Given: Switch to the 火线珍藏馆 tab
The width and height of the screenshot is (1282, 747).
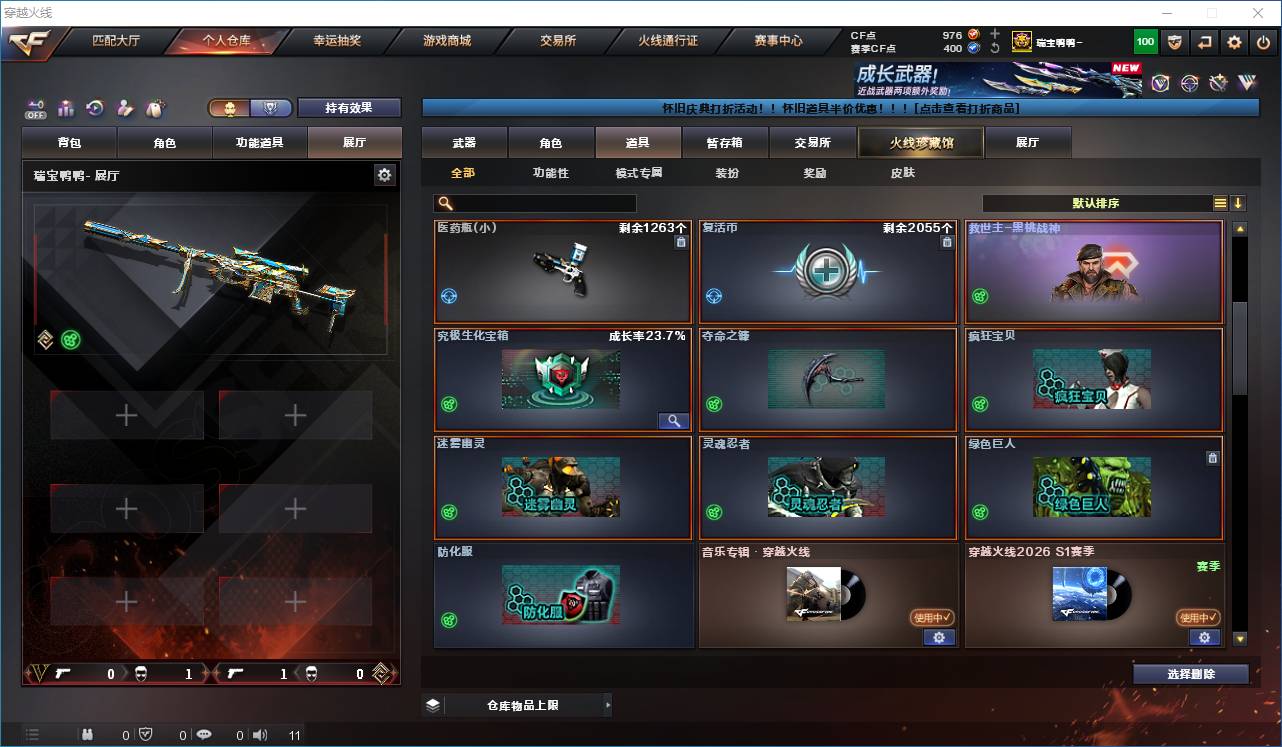Looking at the screenshot, I should (919, 142).
